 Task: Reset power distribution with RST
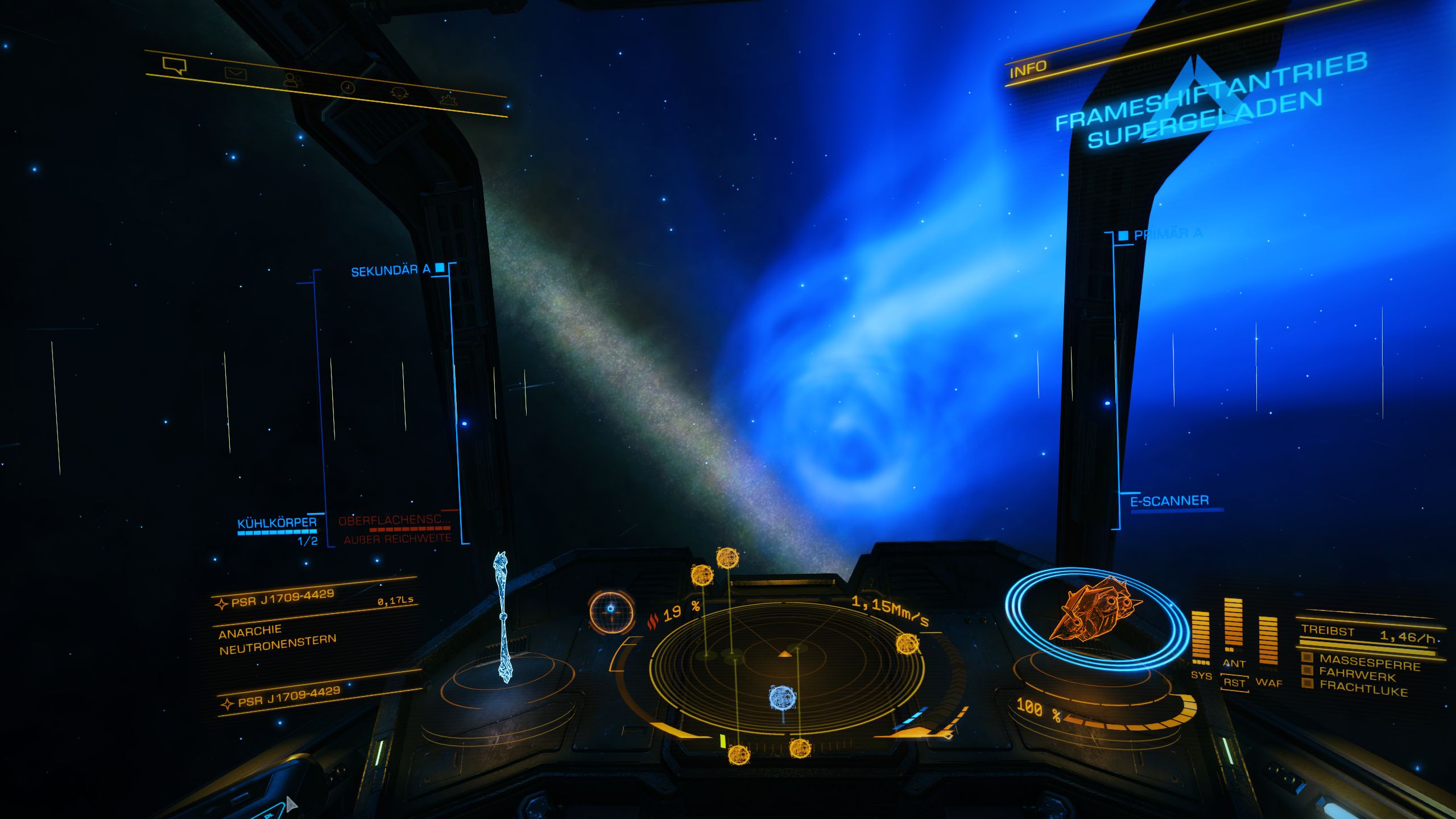coord(1234,682)
